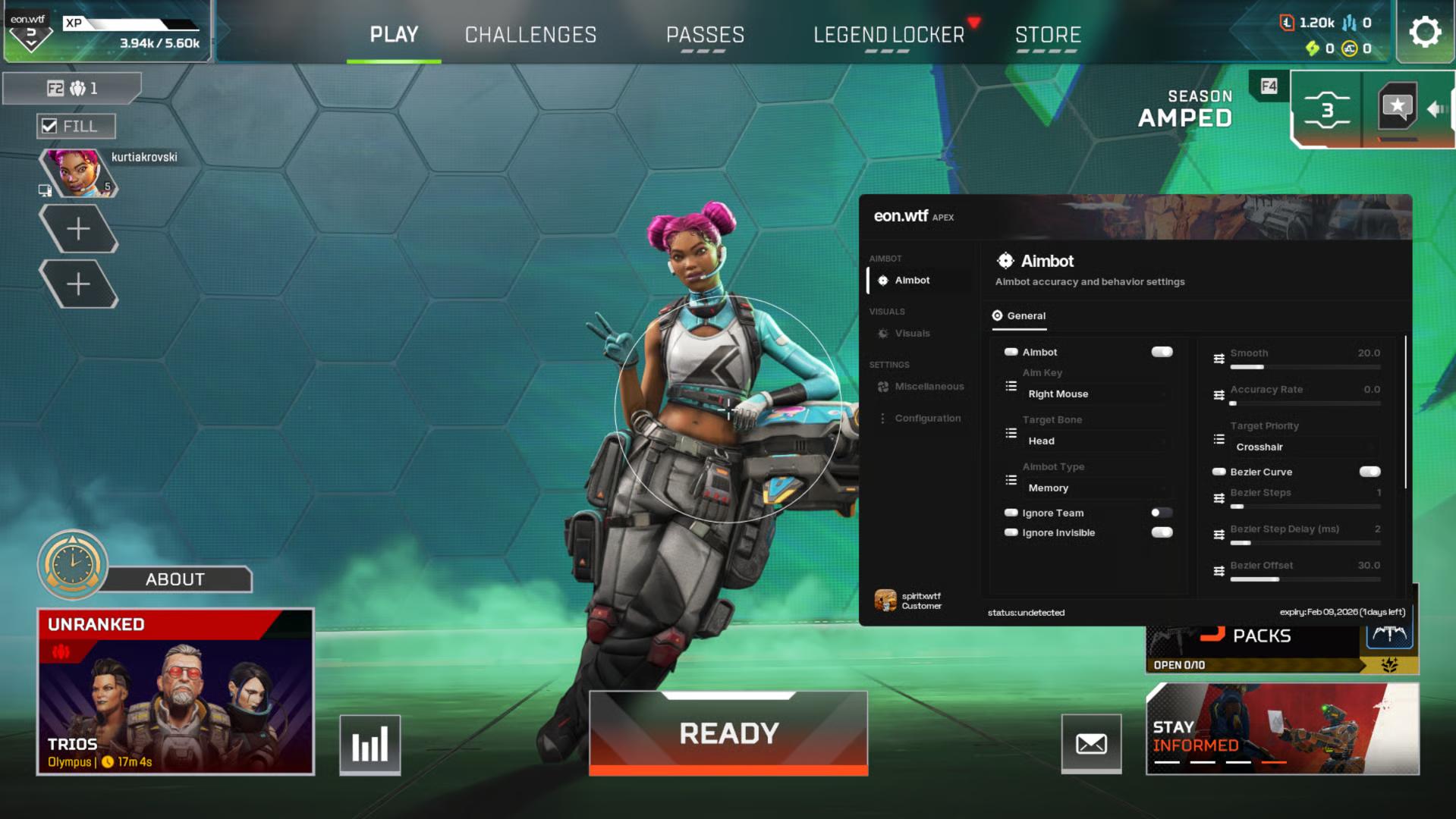Open the Passes tab
1456x819 pixels.
pyautogui.click(x=705, y=35)
